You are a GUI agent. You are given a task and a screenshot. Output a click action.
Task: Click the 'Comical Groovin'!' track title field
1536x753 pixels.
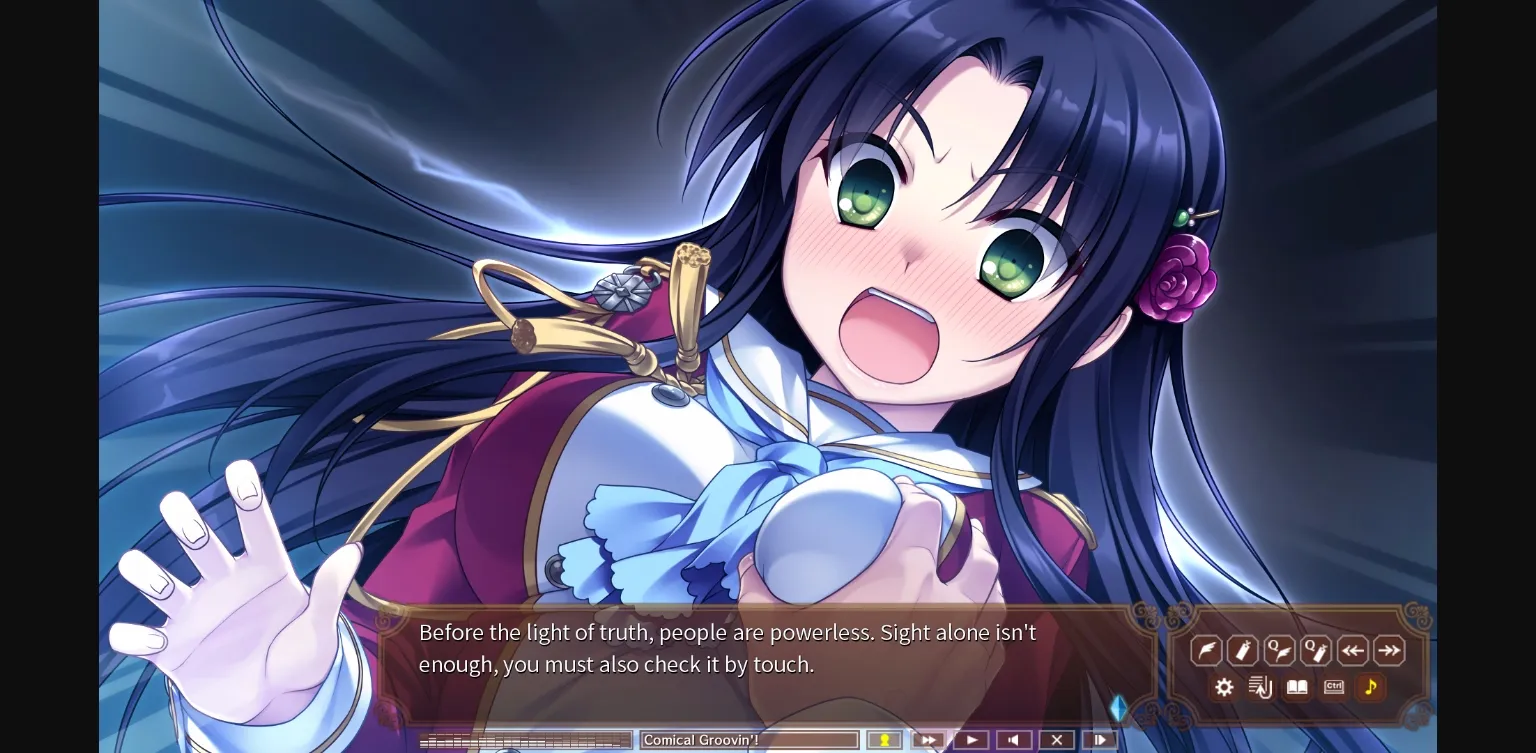[x=749, y=740]
